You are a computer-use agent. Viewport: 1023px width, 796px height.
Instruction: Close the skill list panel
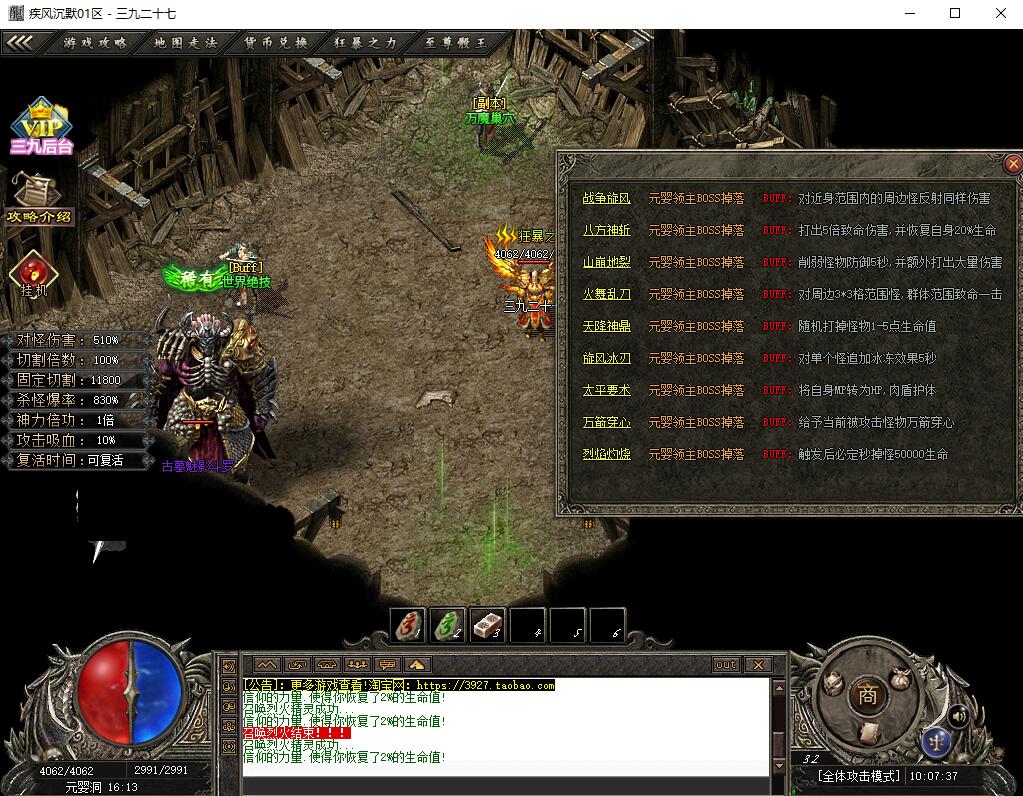1013,163
